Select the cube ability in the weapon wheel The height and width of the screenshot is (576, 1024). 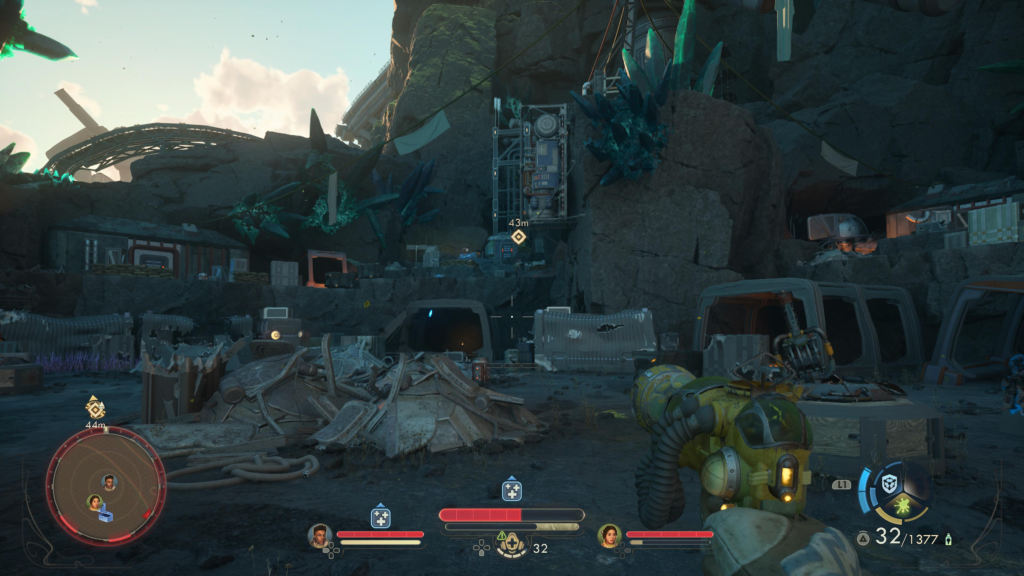(x=888, y=483)
